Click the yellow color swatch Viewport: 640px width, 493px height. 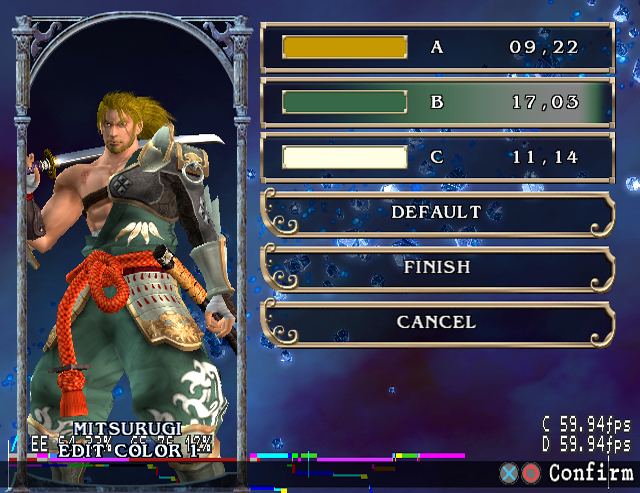(x=344, y=47)
